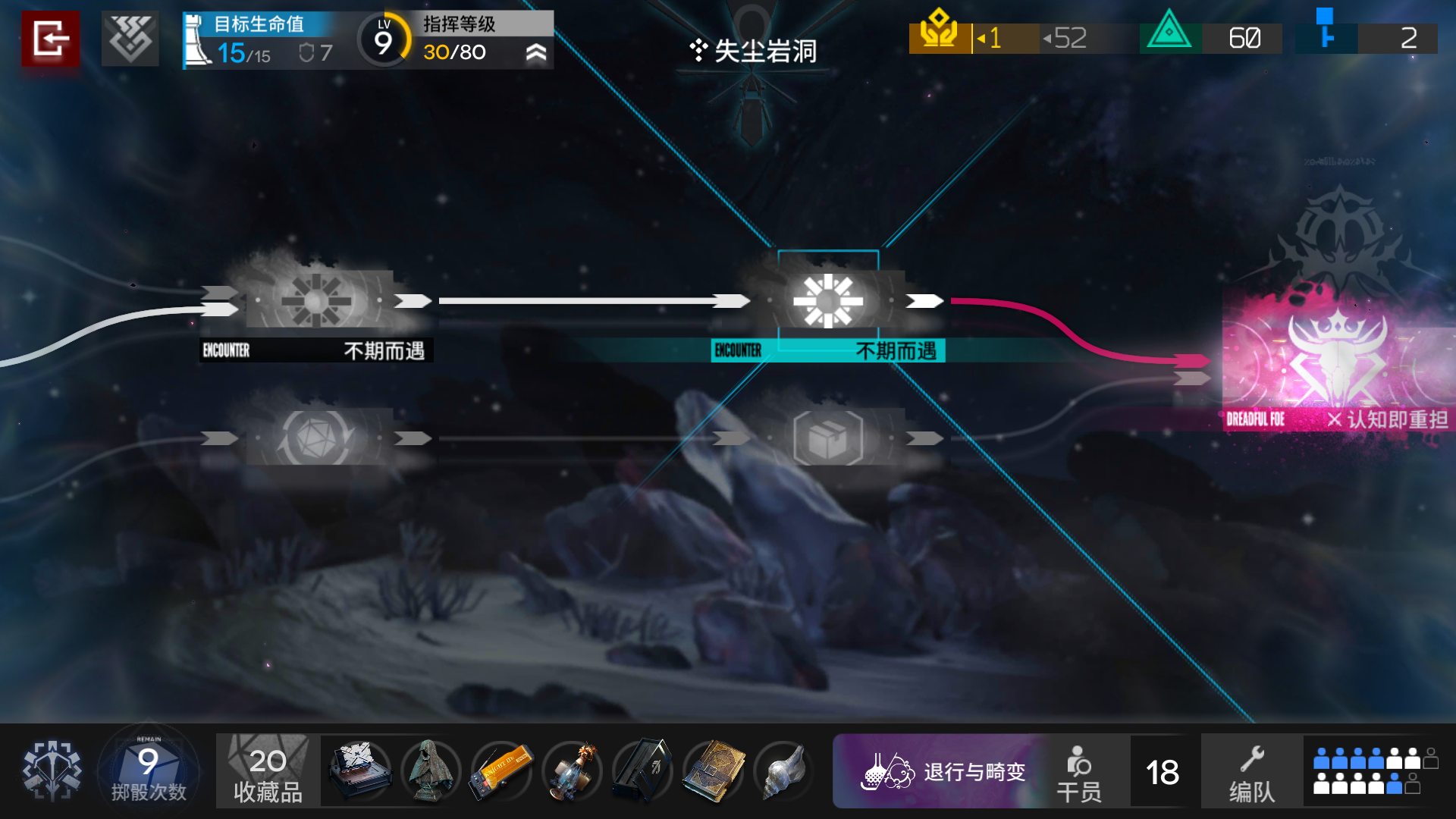
Task: View the golden book collectible
Action: [713, 770]
